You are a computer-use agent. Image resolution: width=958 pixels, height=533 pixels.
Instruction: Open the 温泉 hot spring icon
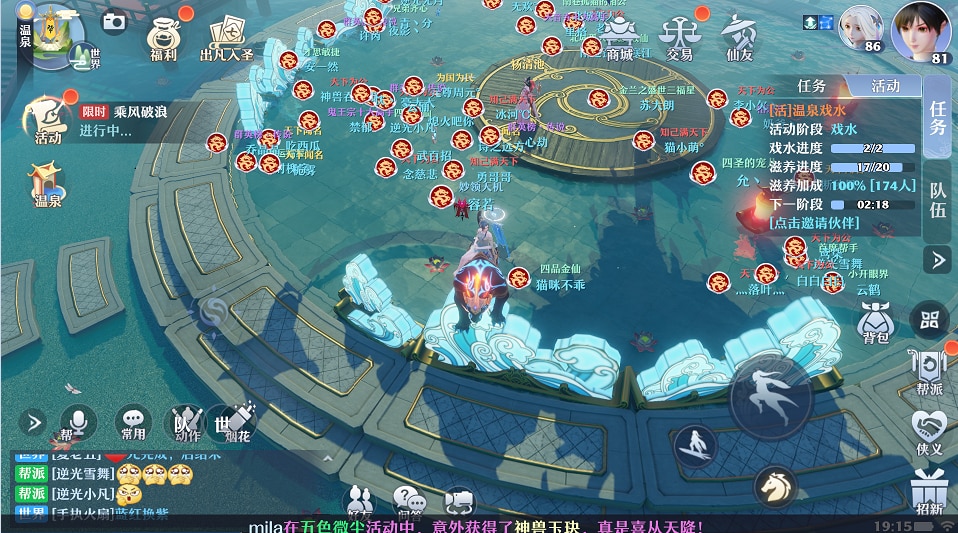[x=48, y=185]
